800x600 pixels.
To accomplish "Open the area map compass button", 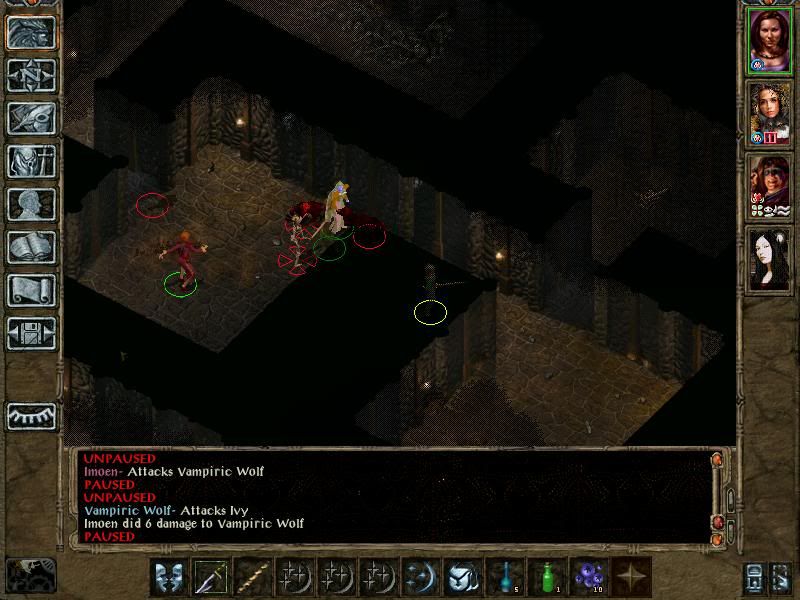I will click(31, 75).
